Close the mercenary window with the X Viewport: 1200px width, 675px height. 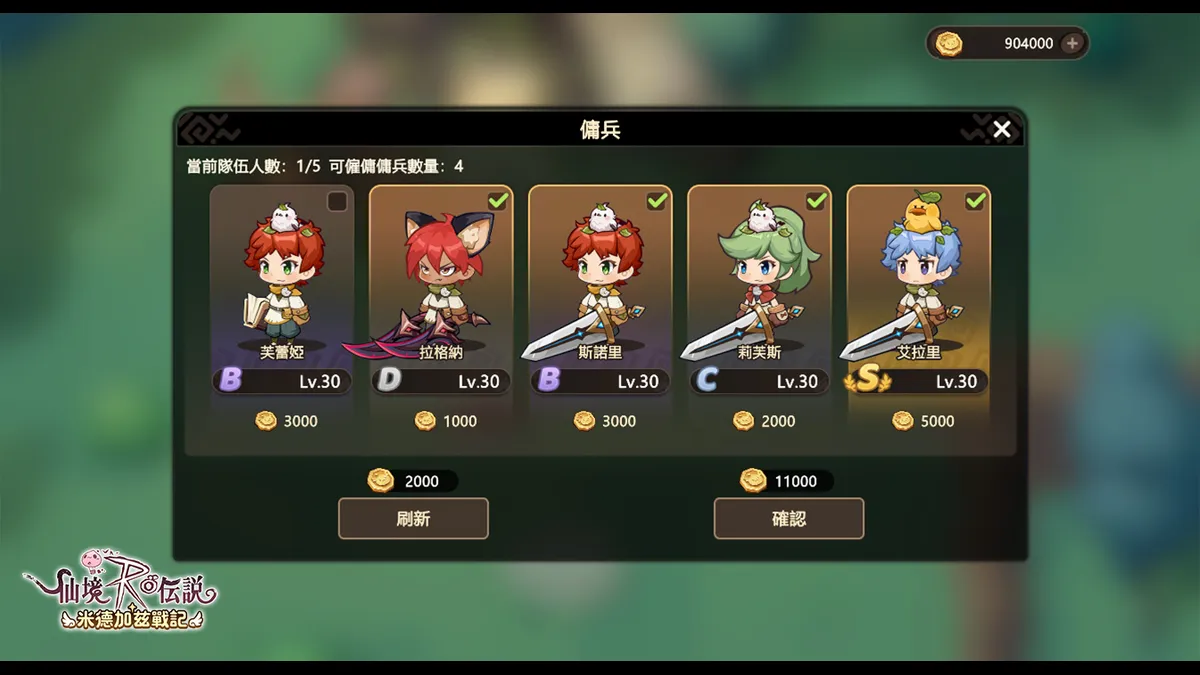pos(1001,129)
